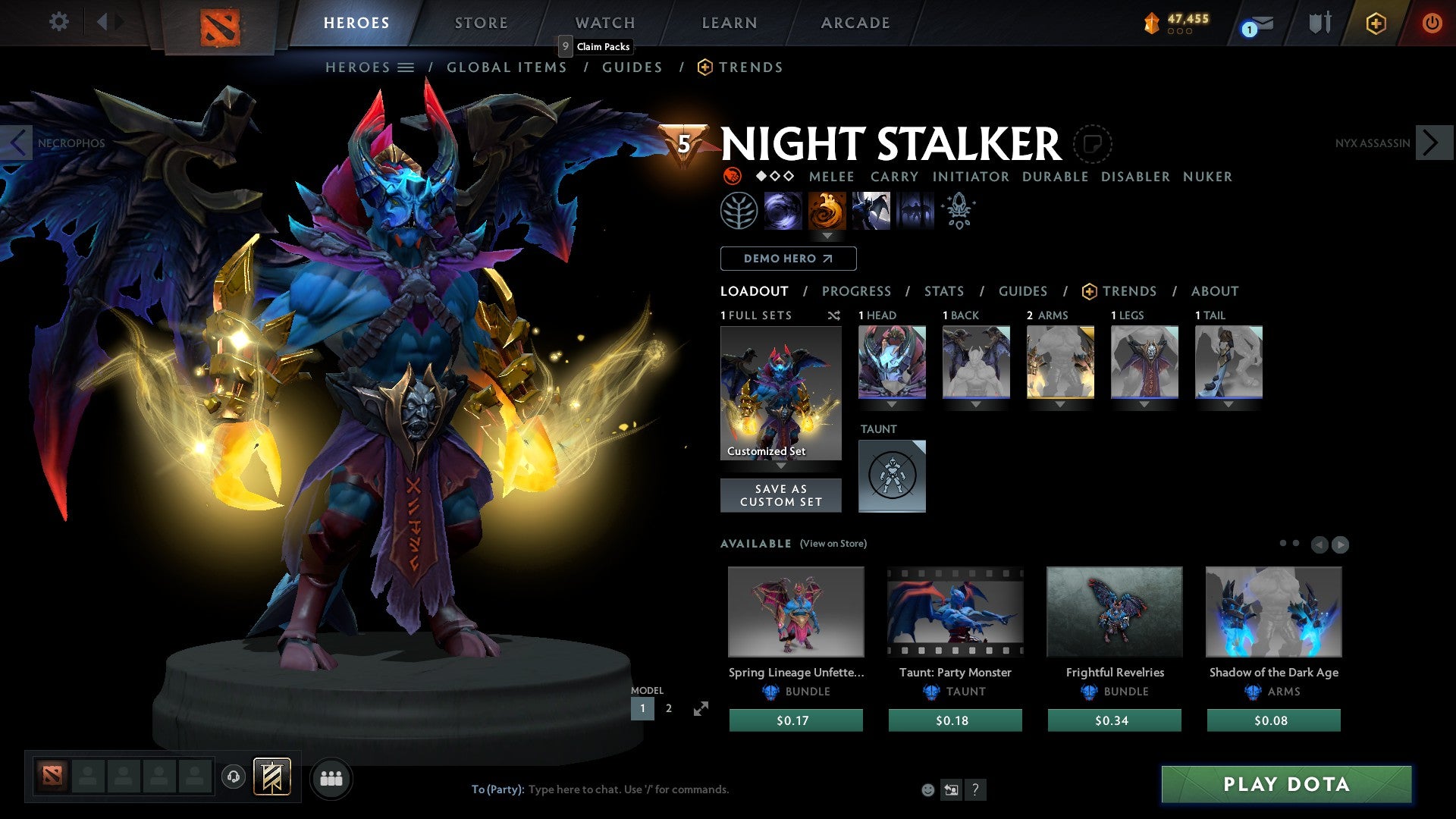Open the Watch tab
1456x819 pixels.
(604, 23)
